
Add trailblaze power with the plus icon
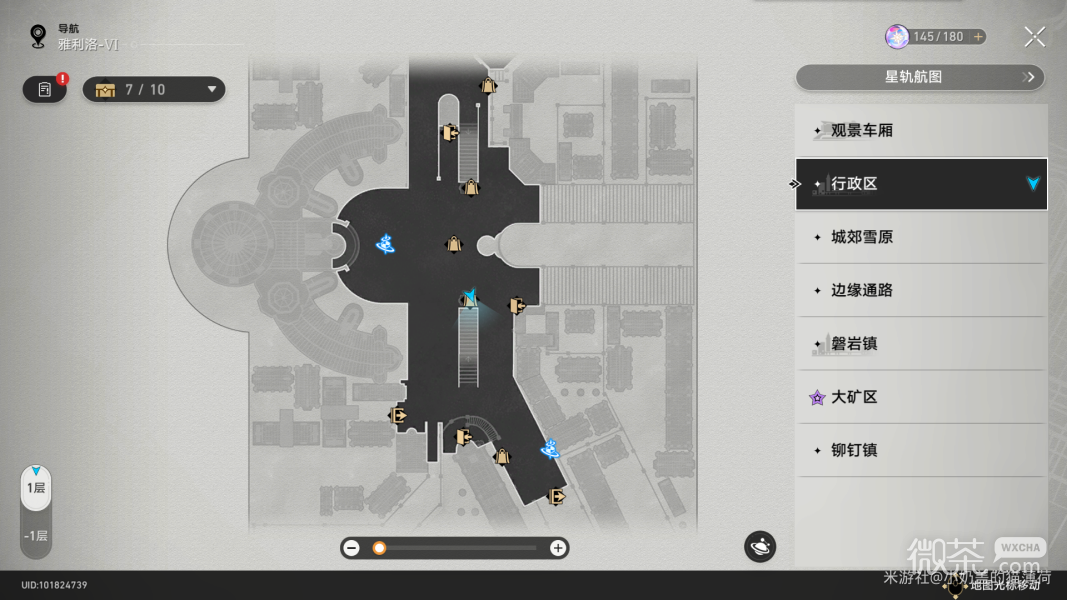pyautogui.click(x=978, y=37)
